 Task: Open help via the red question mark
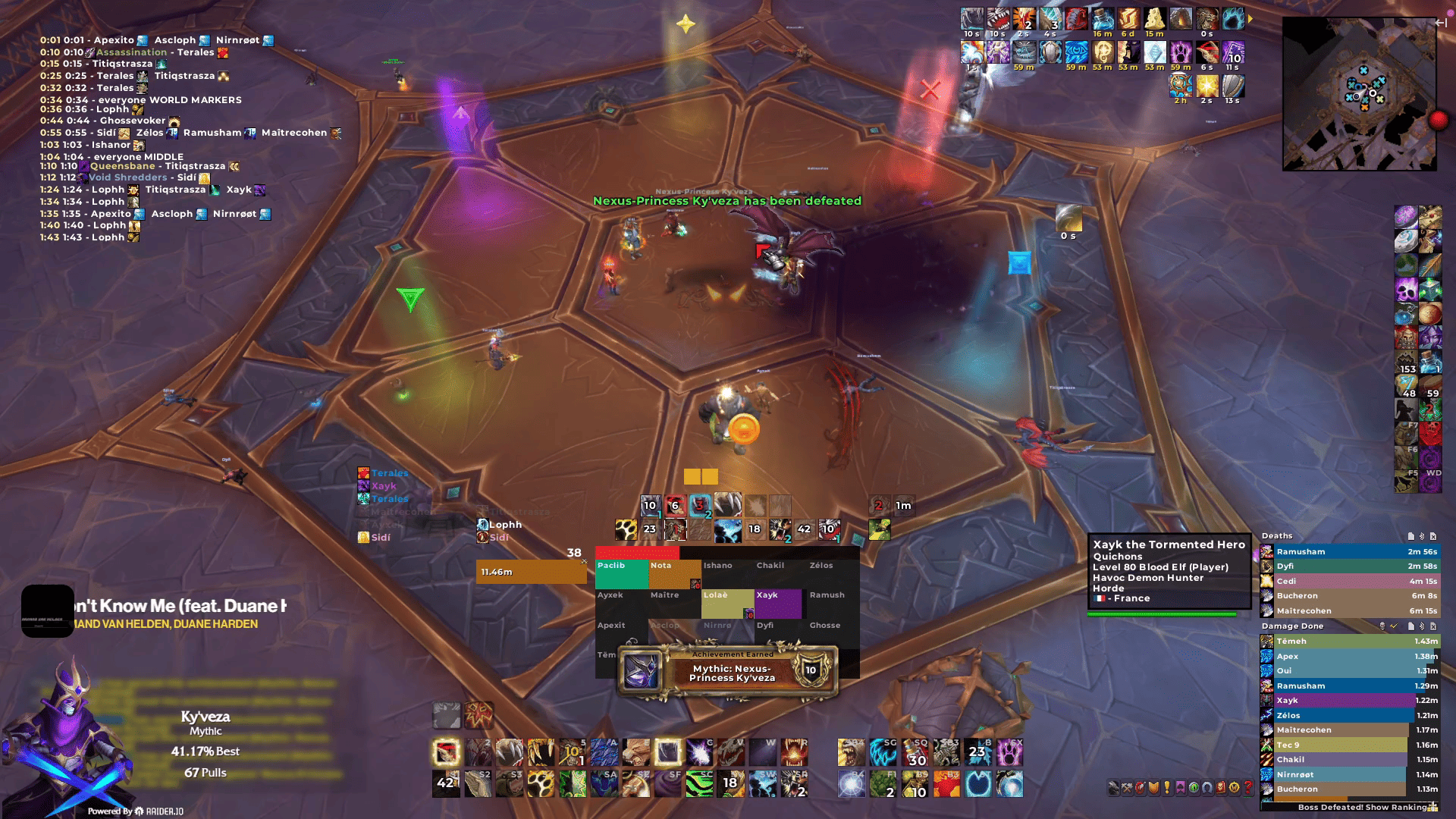[x=1248, y=788]
